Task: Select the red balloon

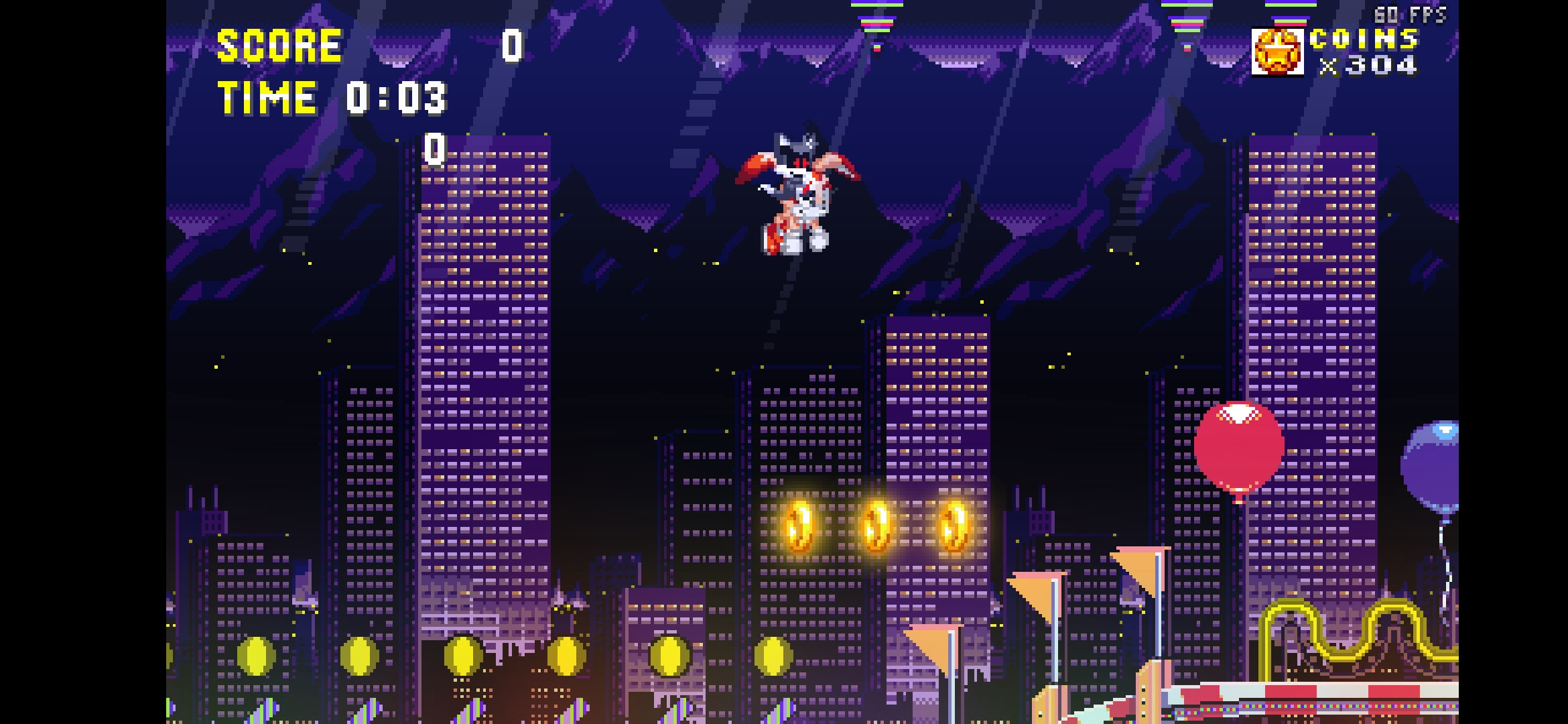Action: tap(1240, 446)
